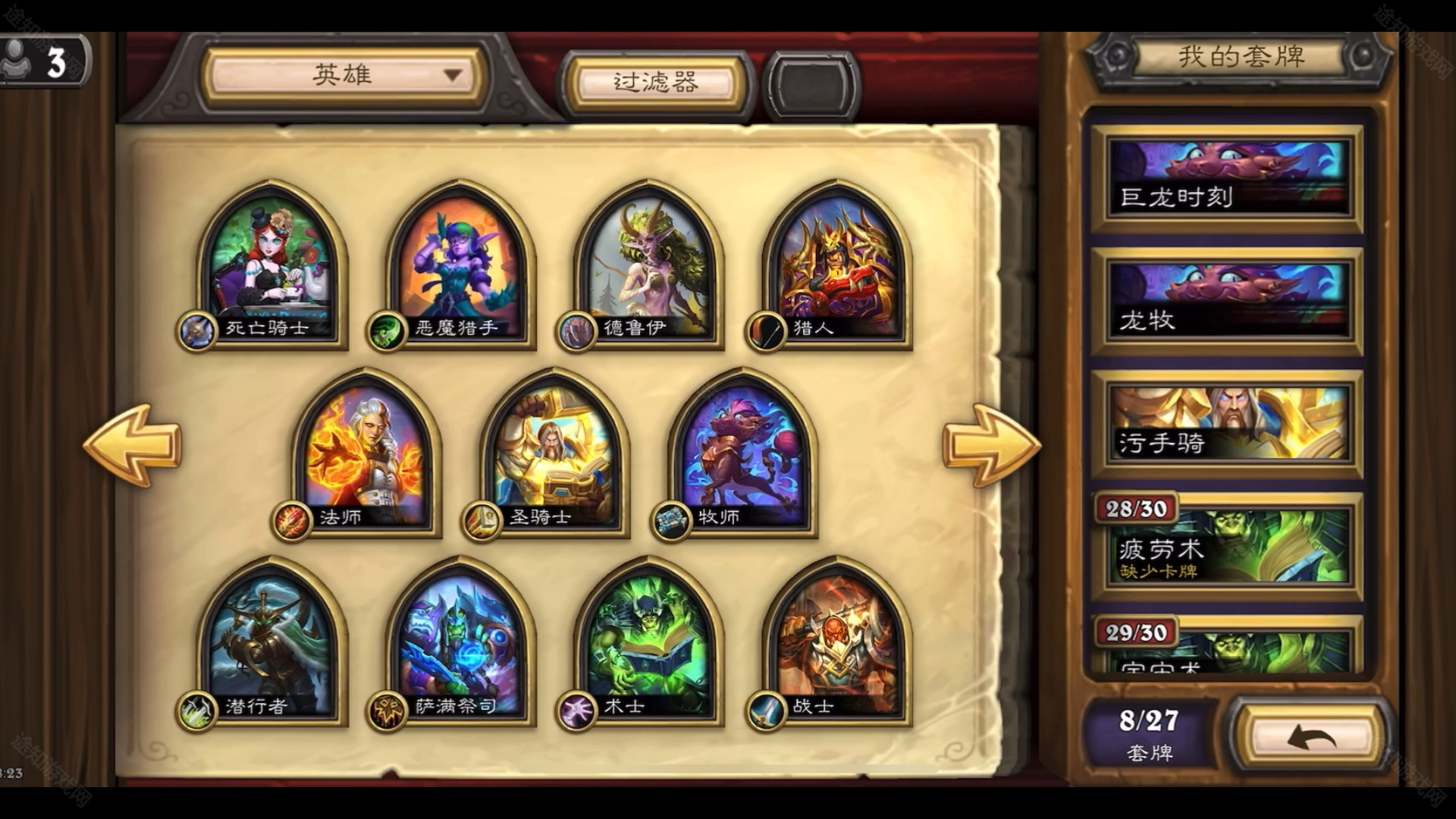Go to the previous page with left arrow
The height and width of the screenshot is (819, 1456).
[132, 444]
